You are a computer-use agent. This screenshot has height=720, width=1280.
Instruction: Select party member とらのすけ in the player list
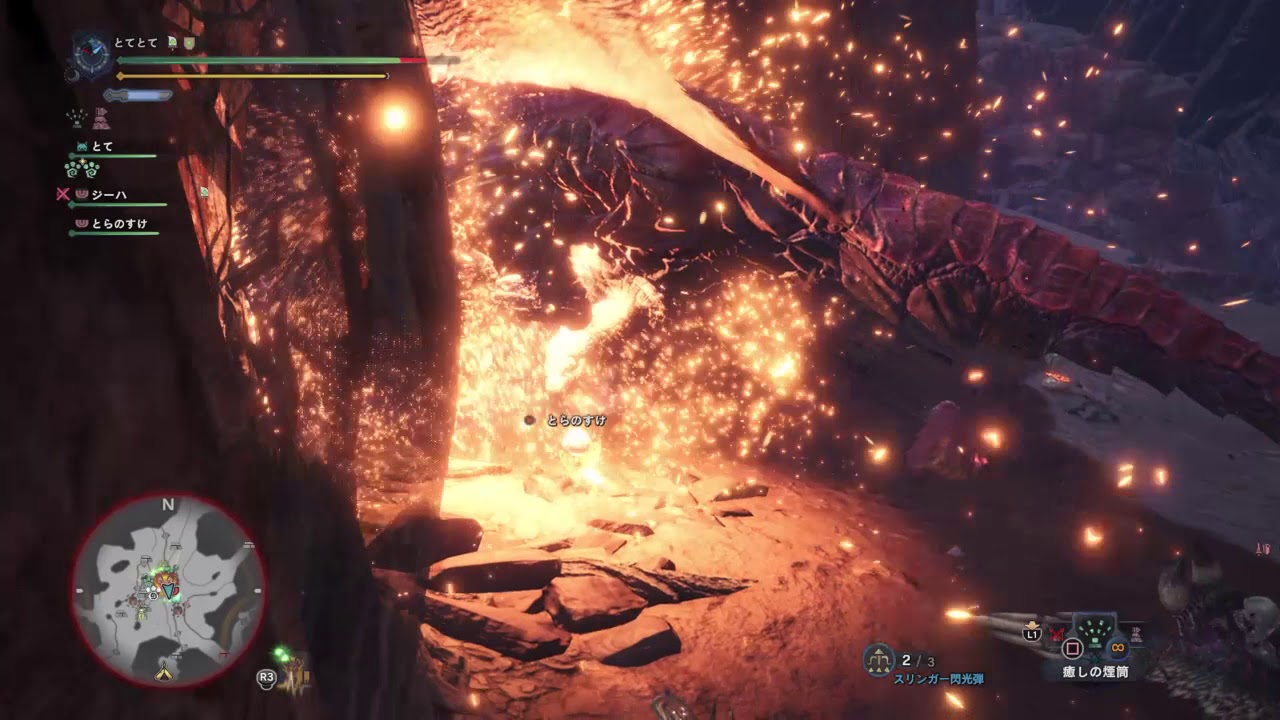[118, 224]
